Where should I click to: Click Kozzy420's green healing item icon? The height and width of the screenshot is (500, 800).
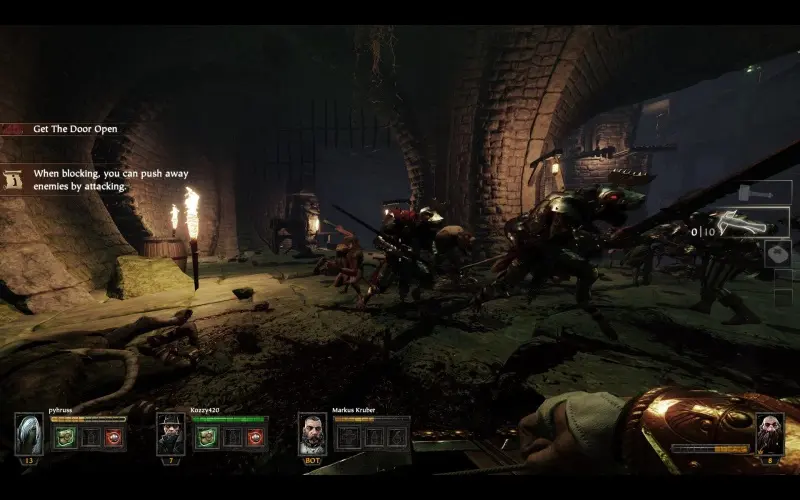pyautogui.click(x=208, y=437)
